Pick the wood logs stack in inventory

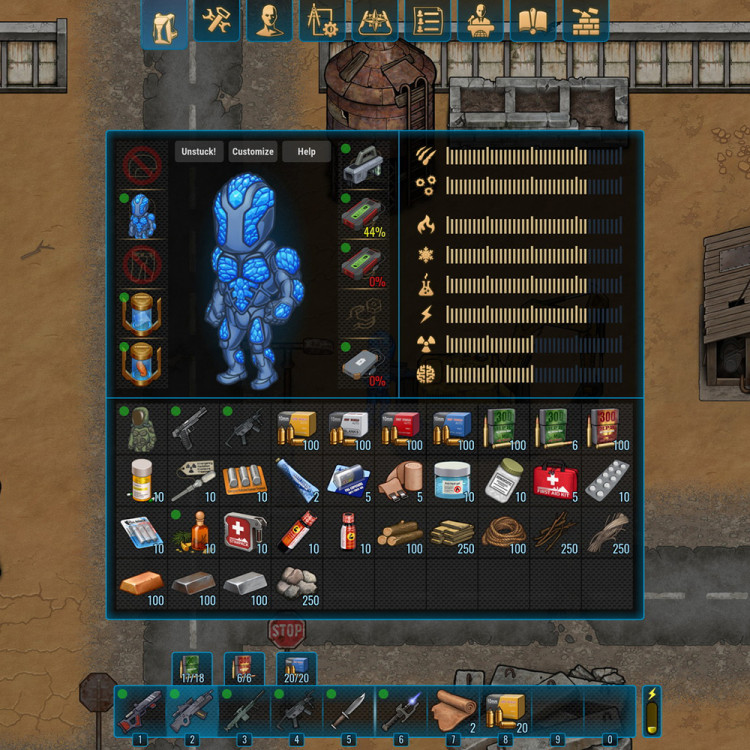[x=399, y=533]
